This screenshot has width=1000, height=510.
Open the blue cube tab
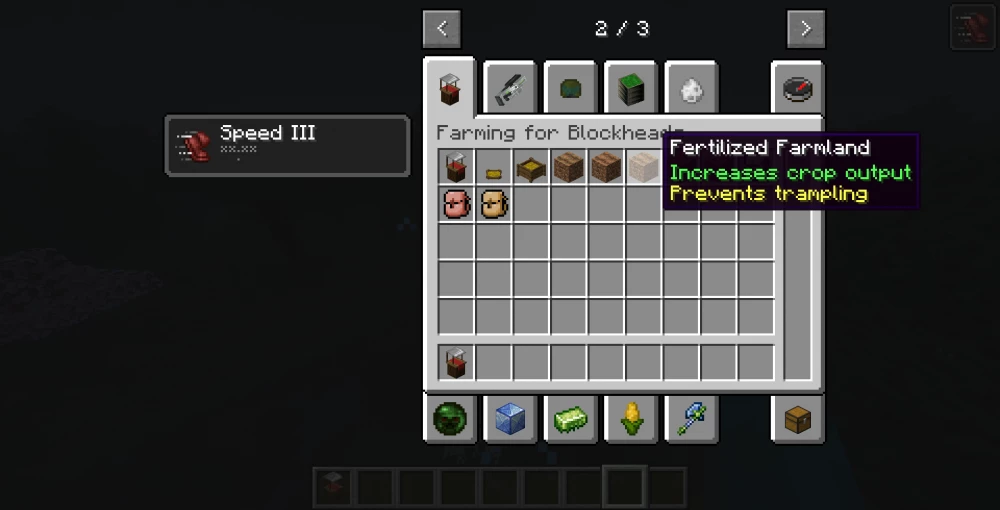(510, 420)
